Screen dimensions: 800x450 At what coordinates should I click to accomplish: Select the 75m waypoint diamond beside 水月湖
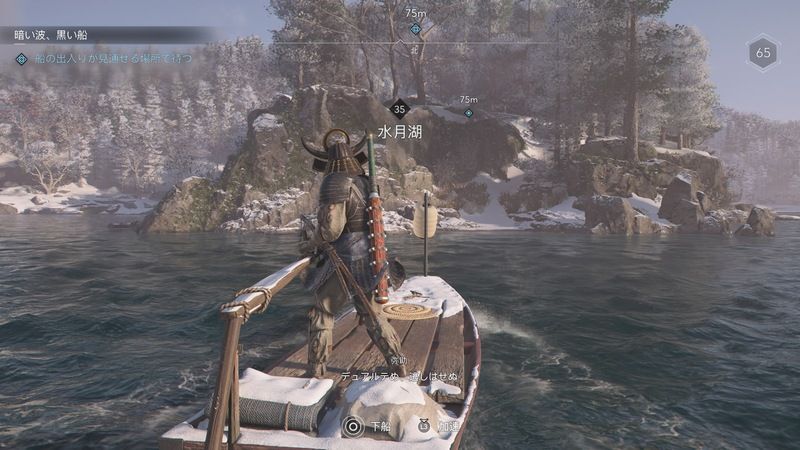(x=468, y=113)
